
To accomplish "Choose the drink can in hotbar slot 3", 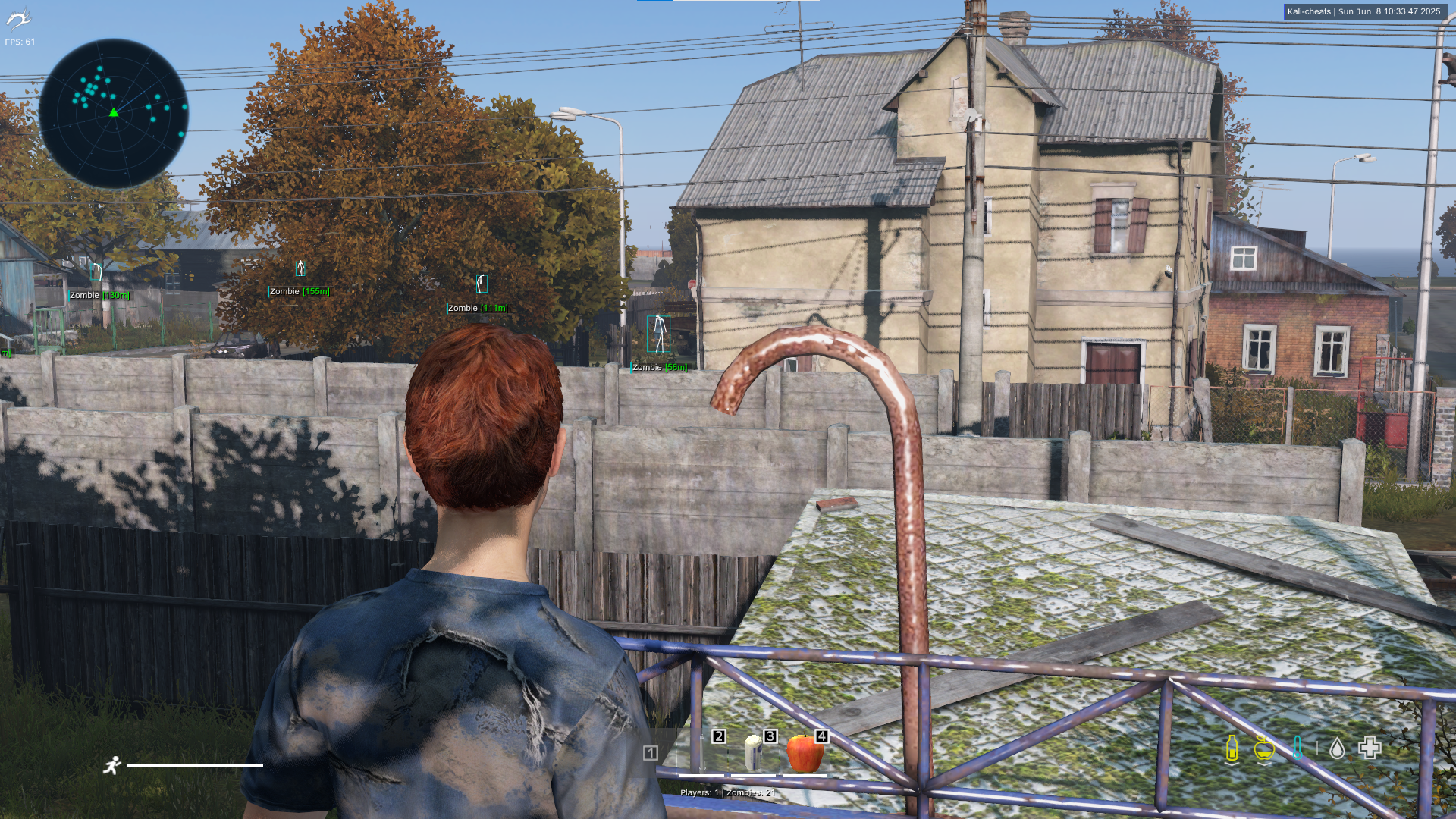I will click(754, 752).
